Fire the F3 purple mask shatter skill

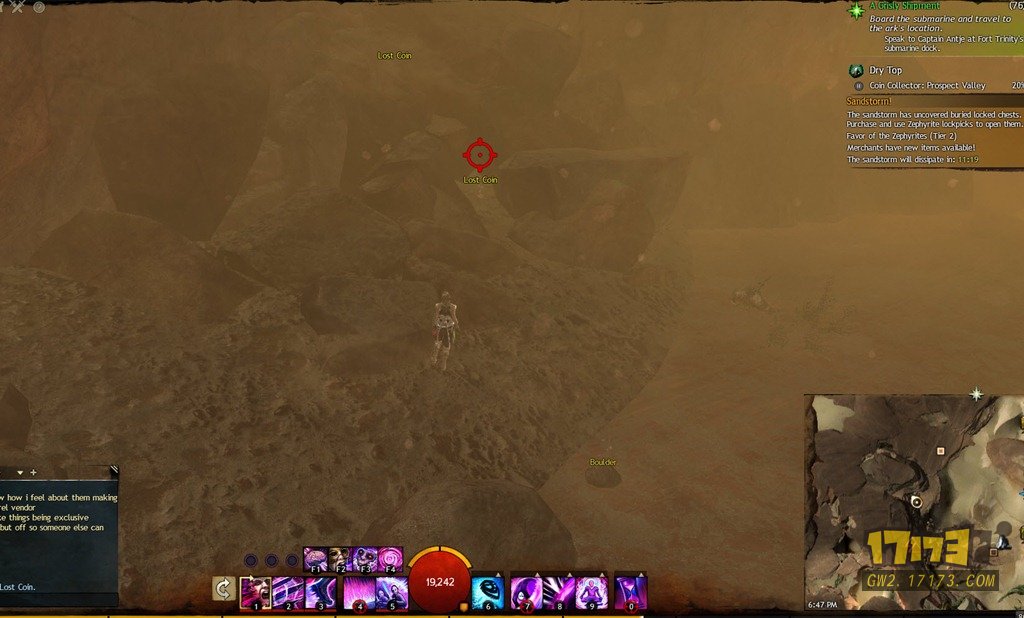coord(365,558)
